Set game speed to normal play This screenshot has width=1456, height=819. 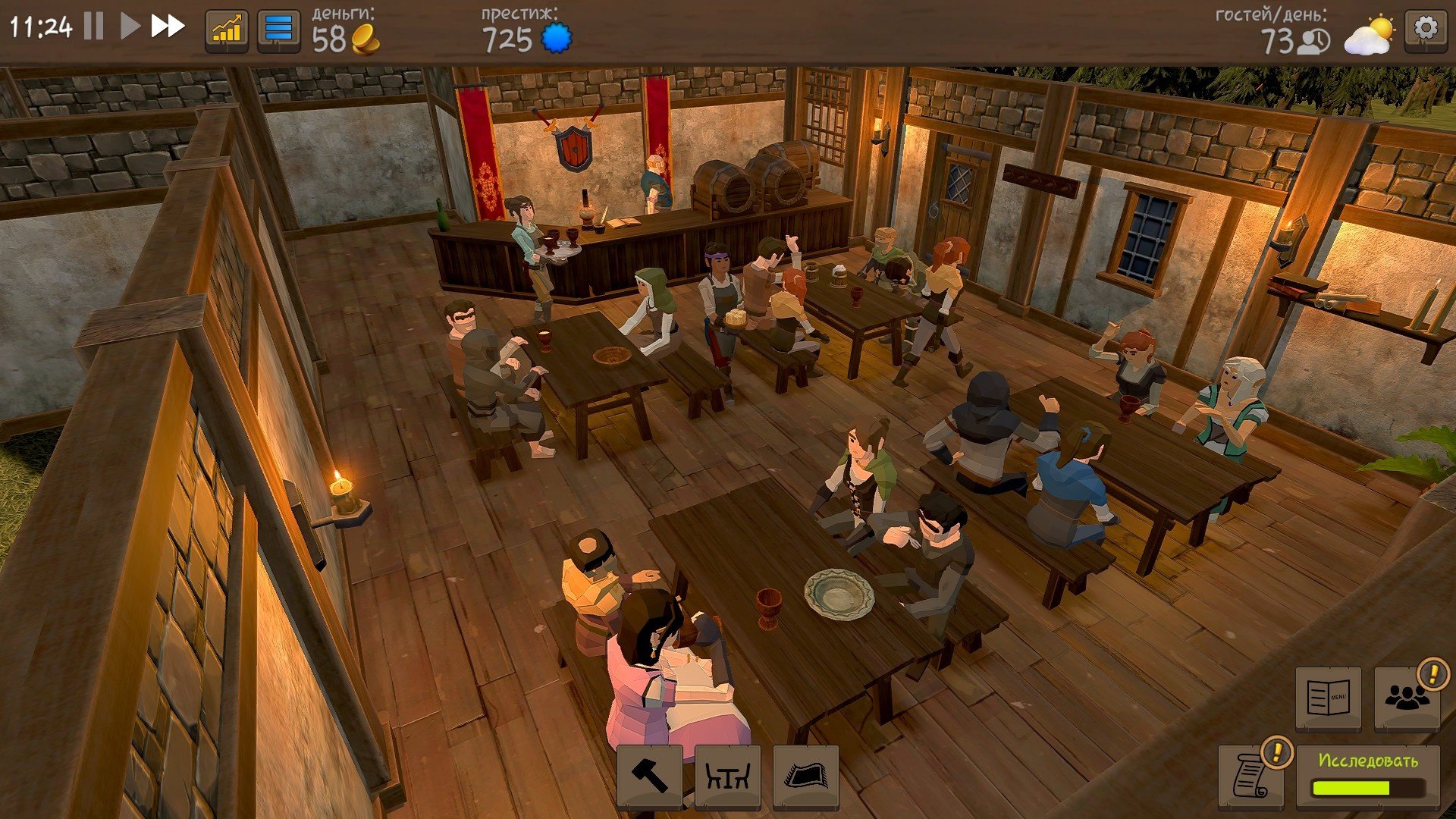(130, 27)
